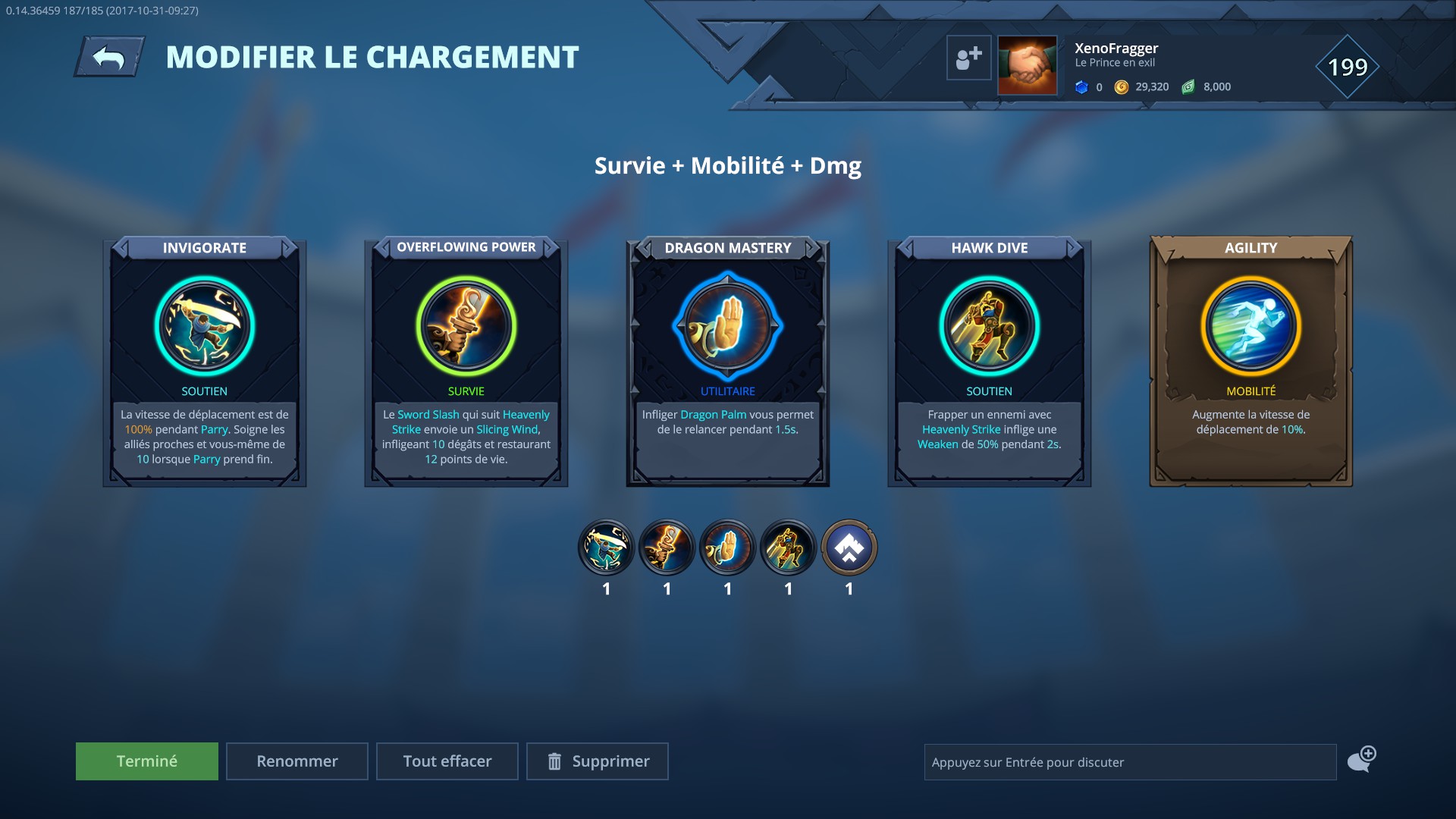Select the Invigorate card artwork icon
The image size is (1456, 819).
(x=204, y=325)
